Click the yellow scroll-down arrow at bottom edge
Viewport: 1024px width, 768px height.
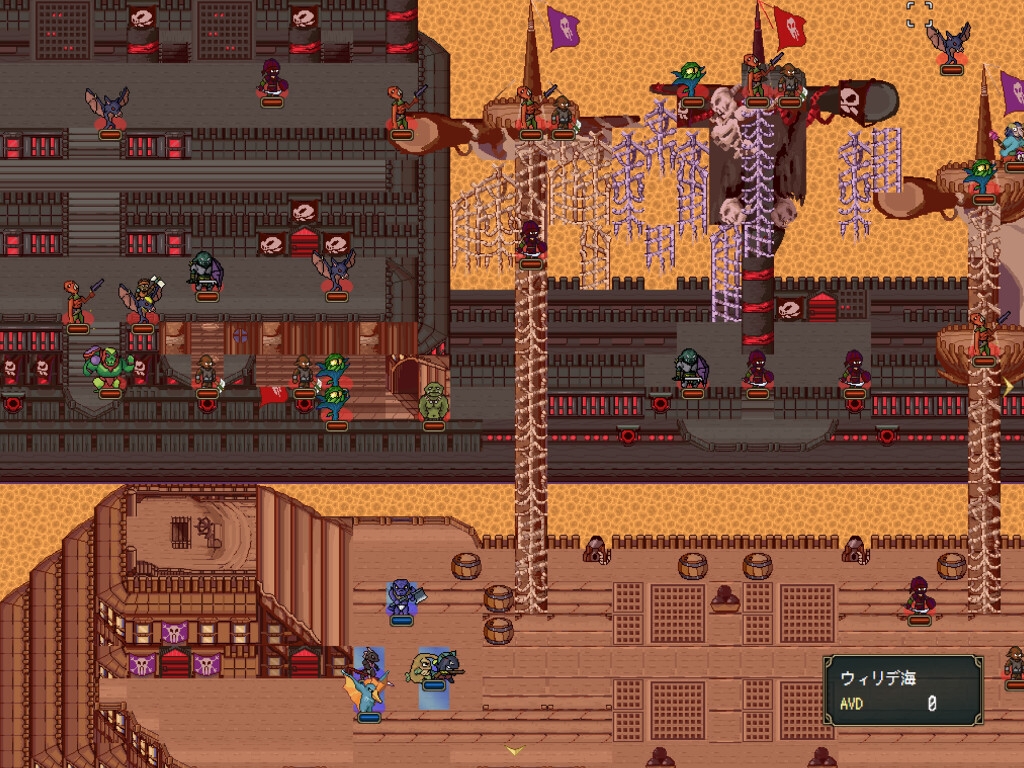(x=515, y=749)
